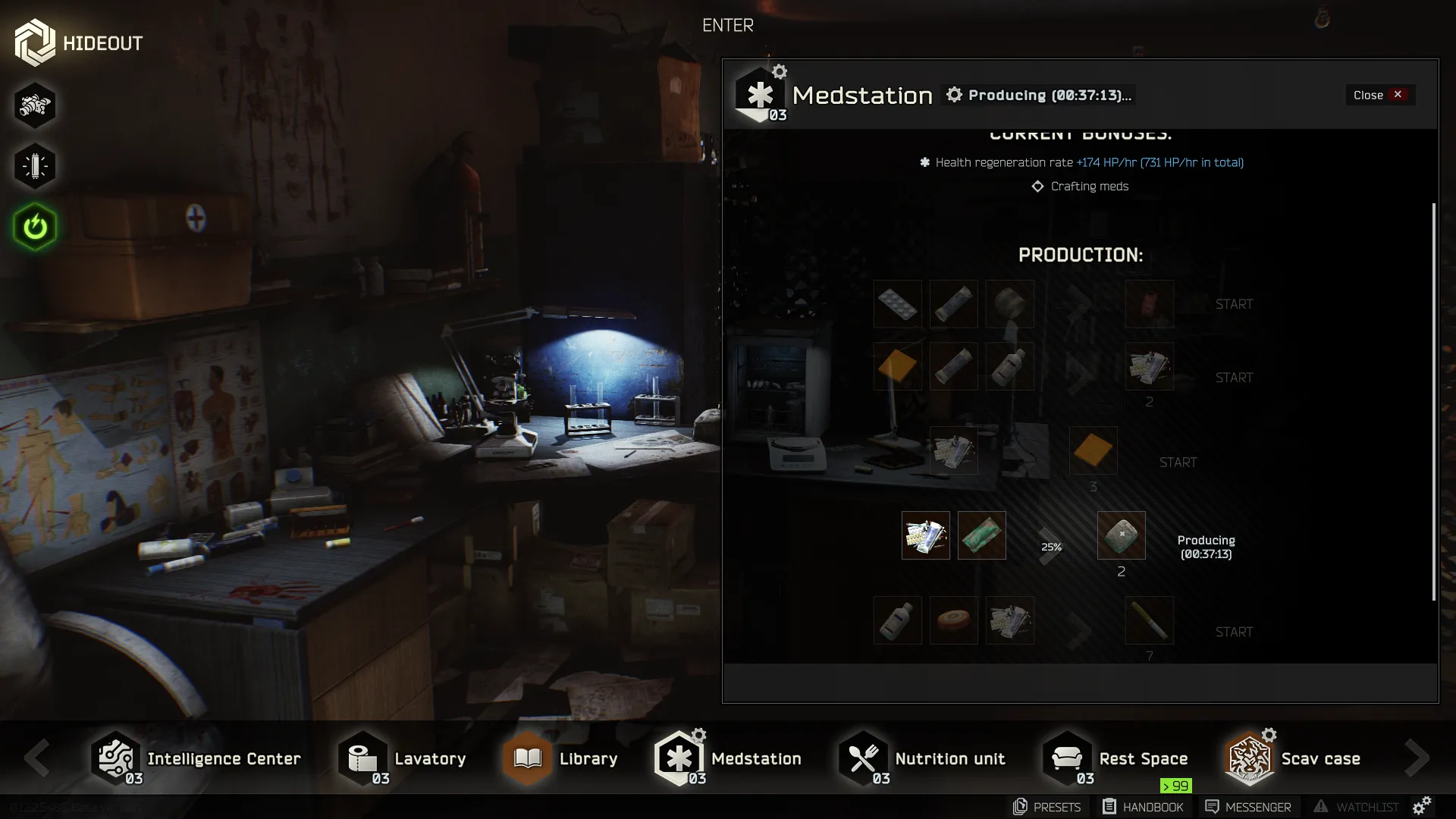The image size is (1456, 819).
Task: Toggle the hideout lighting icon
Action: coord(35,166)
